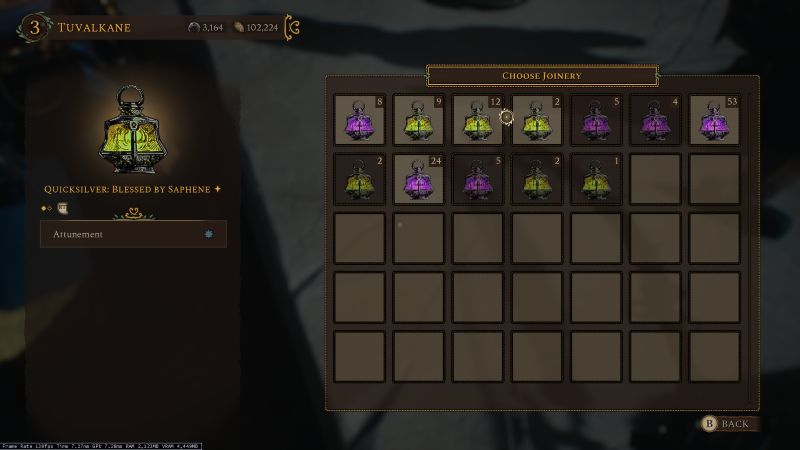
Task: Select the dimmed purple lantern with count 4
Action: click(x=655, y=120)
